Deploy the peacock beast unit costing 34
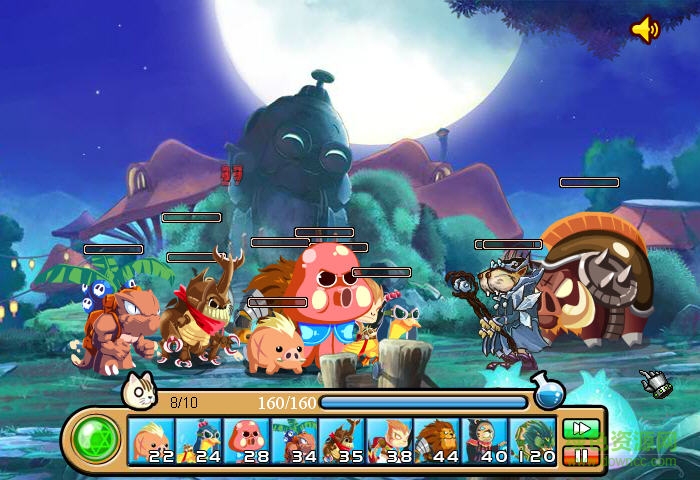The height and width of the screenshot is (480, 700). point(295,441)
